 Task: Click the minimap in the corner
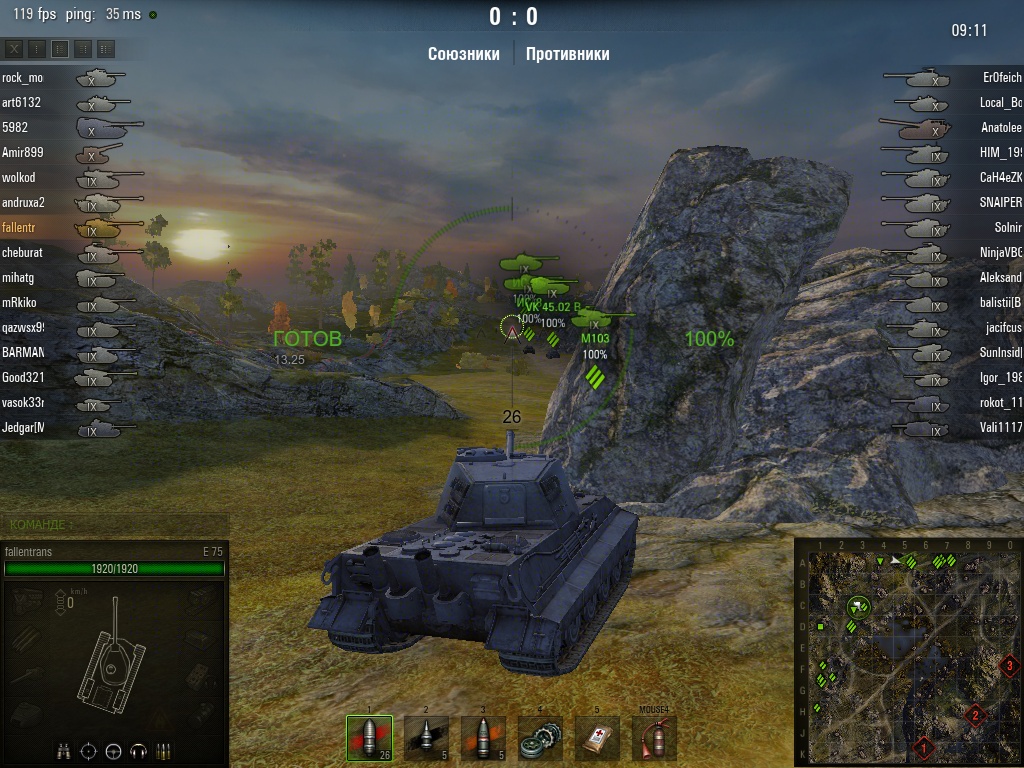(x=908, y=652)
